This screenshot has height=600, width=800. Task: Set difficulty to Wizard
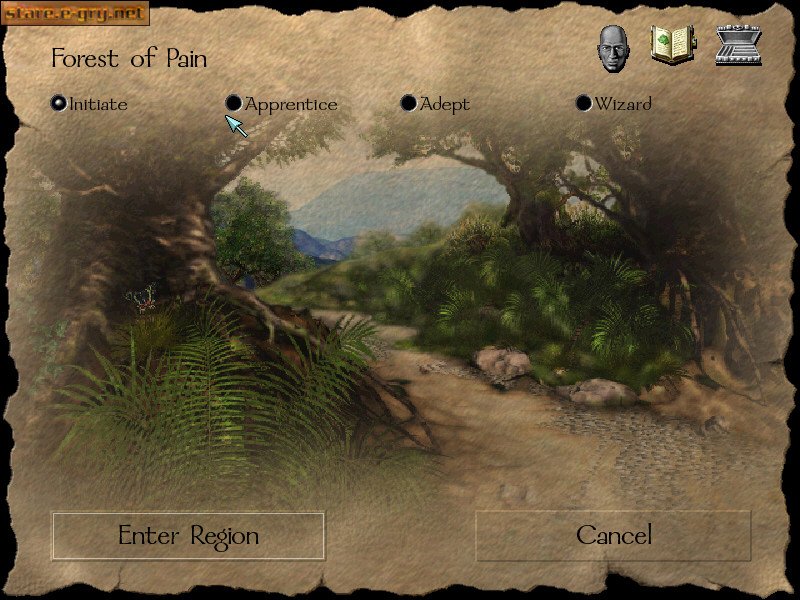(584, 103)
